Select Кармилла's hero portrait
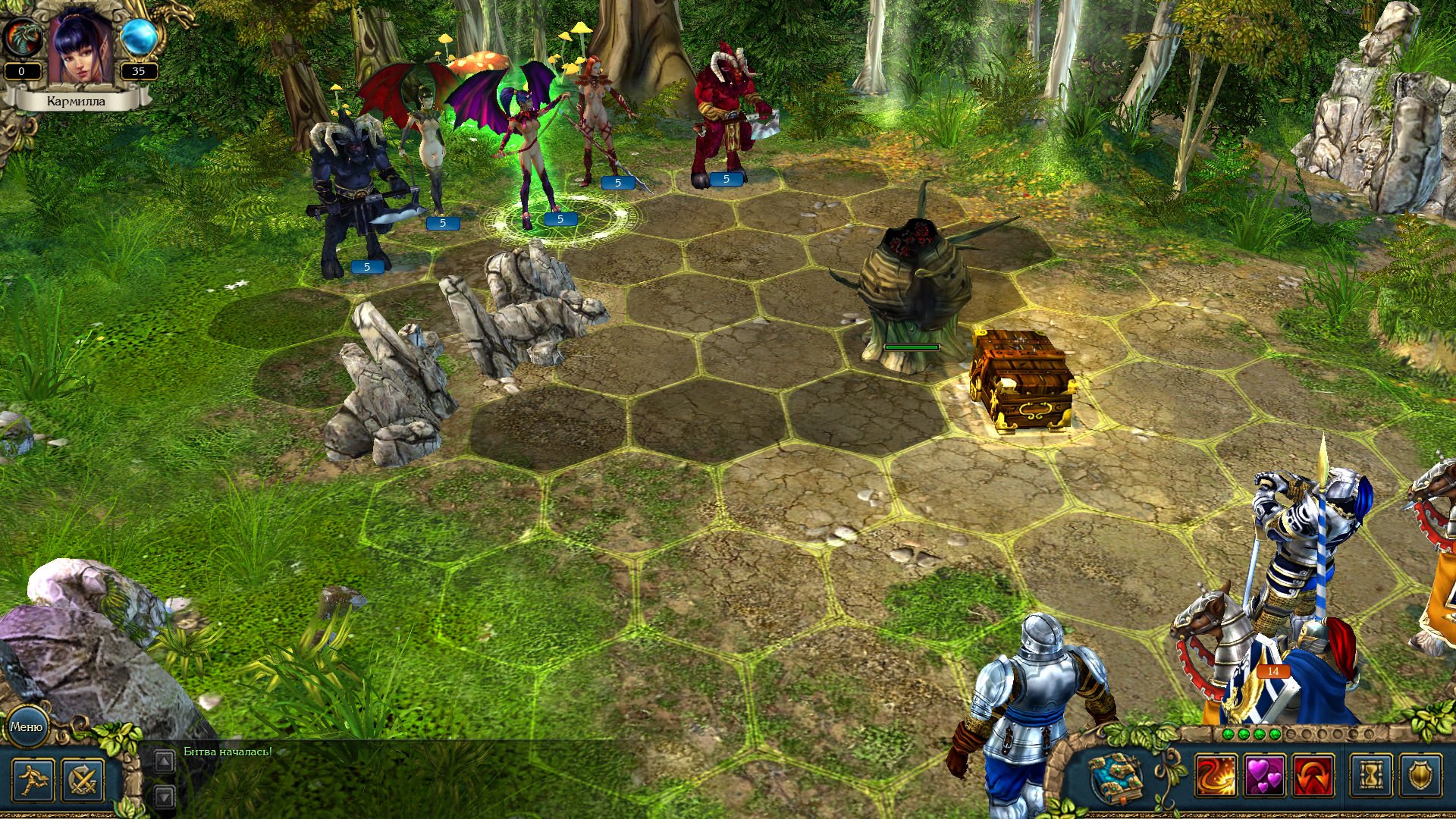The width and height of the screenshot is (1456, 819). pos(81,45)
